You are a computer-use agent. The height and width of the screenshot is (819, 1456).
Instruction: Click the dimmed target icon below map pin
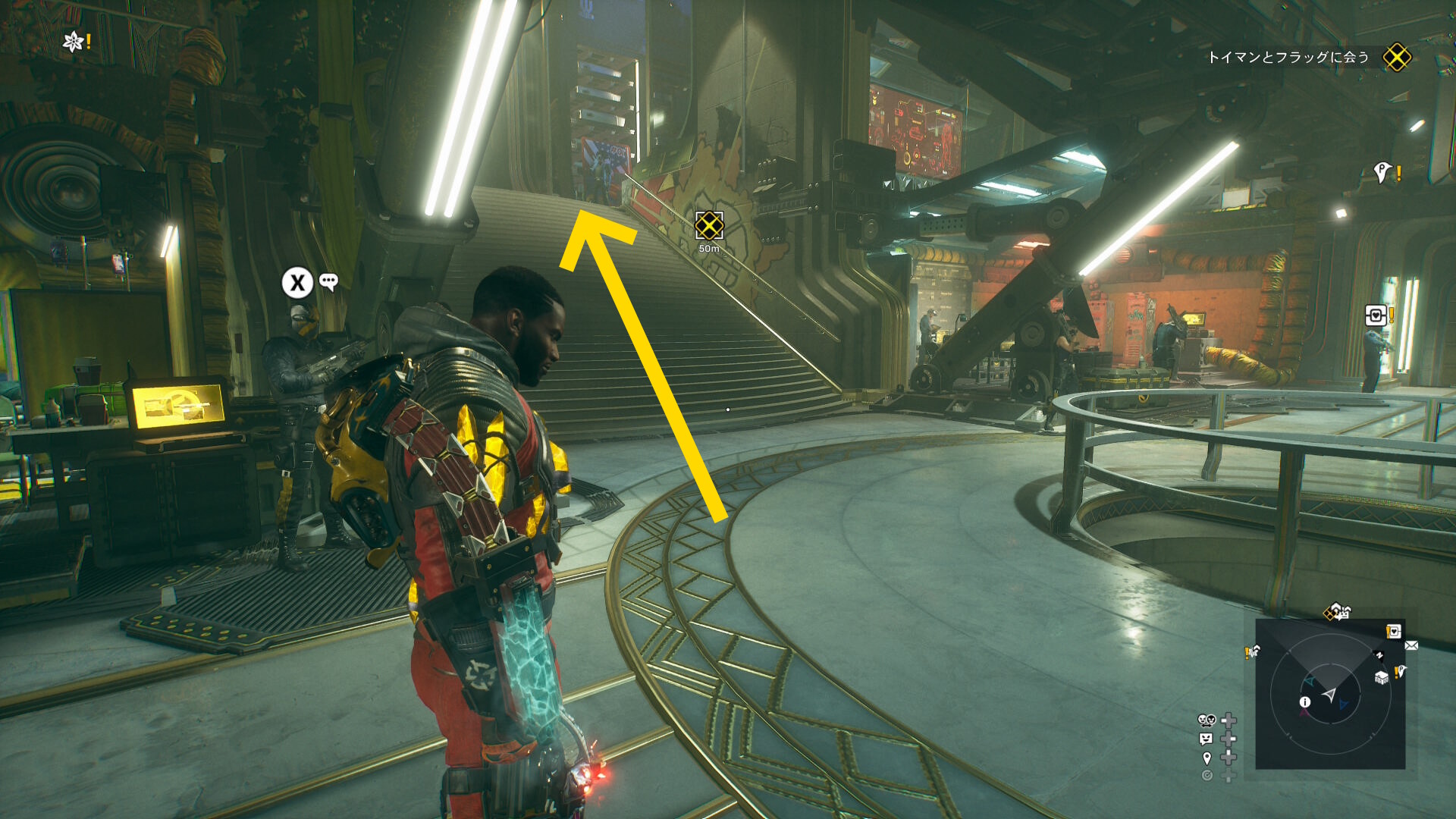coord(1207,775)
